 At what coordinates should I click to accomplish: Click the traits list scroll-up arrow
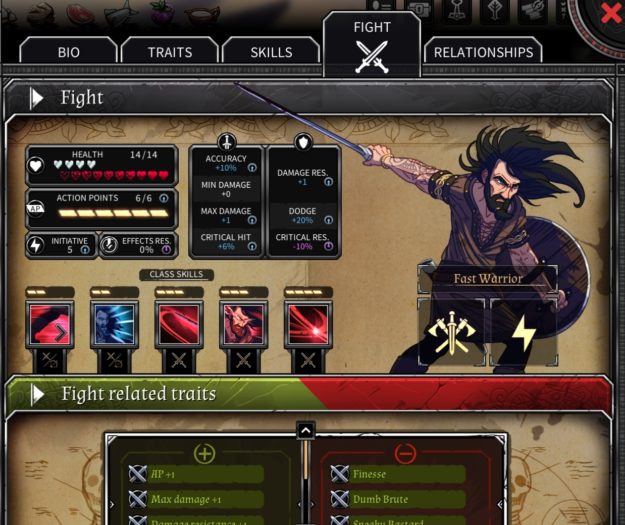pos(306,431)
